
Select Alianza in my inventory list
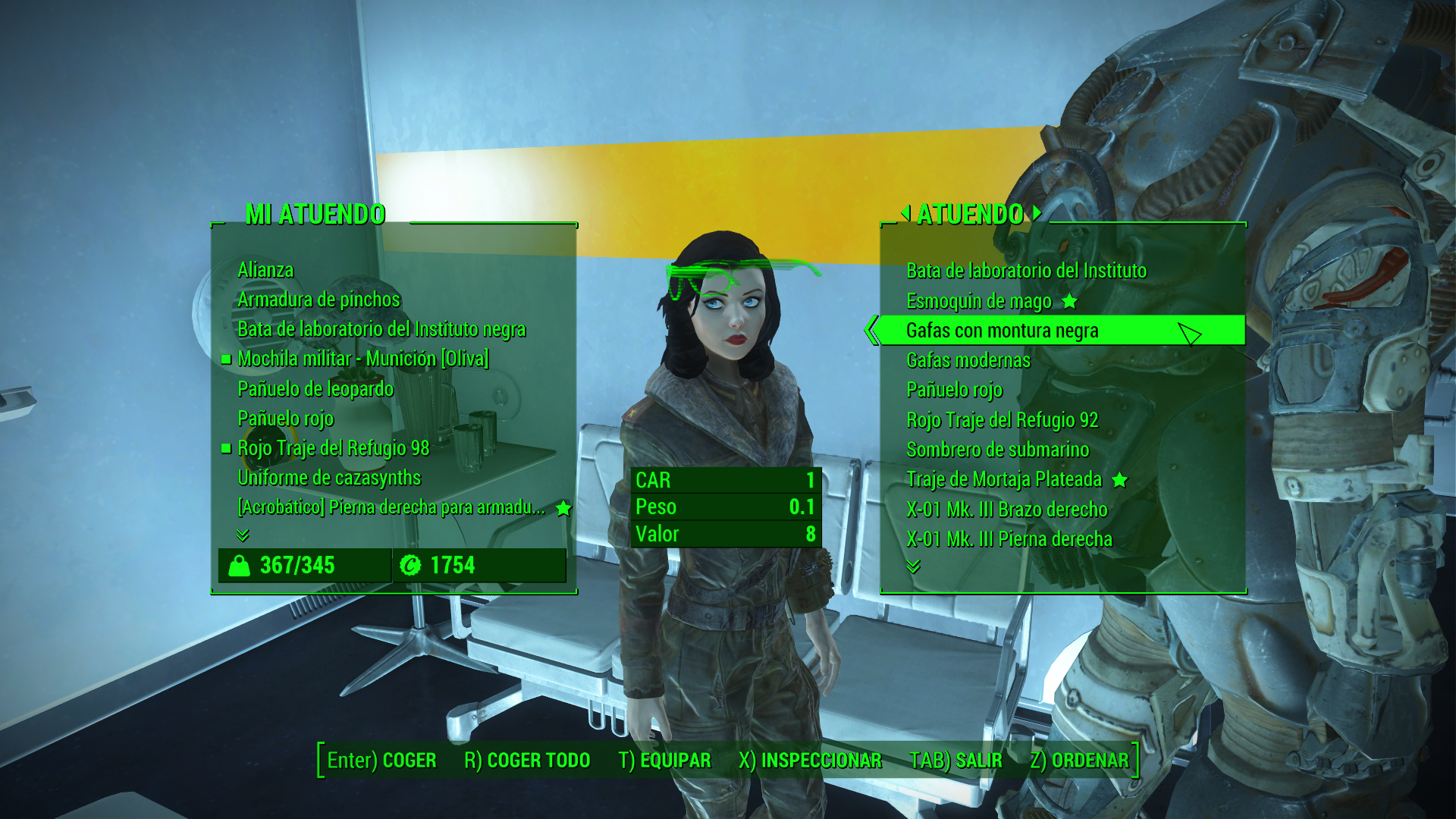265,270
